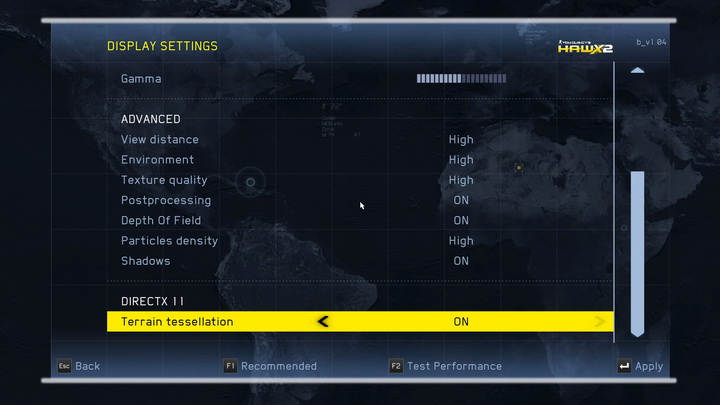This screenshot has width=720, height=405.
Task: Apply the display settings changes
Action: [640, 366]
